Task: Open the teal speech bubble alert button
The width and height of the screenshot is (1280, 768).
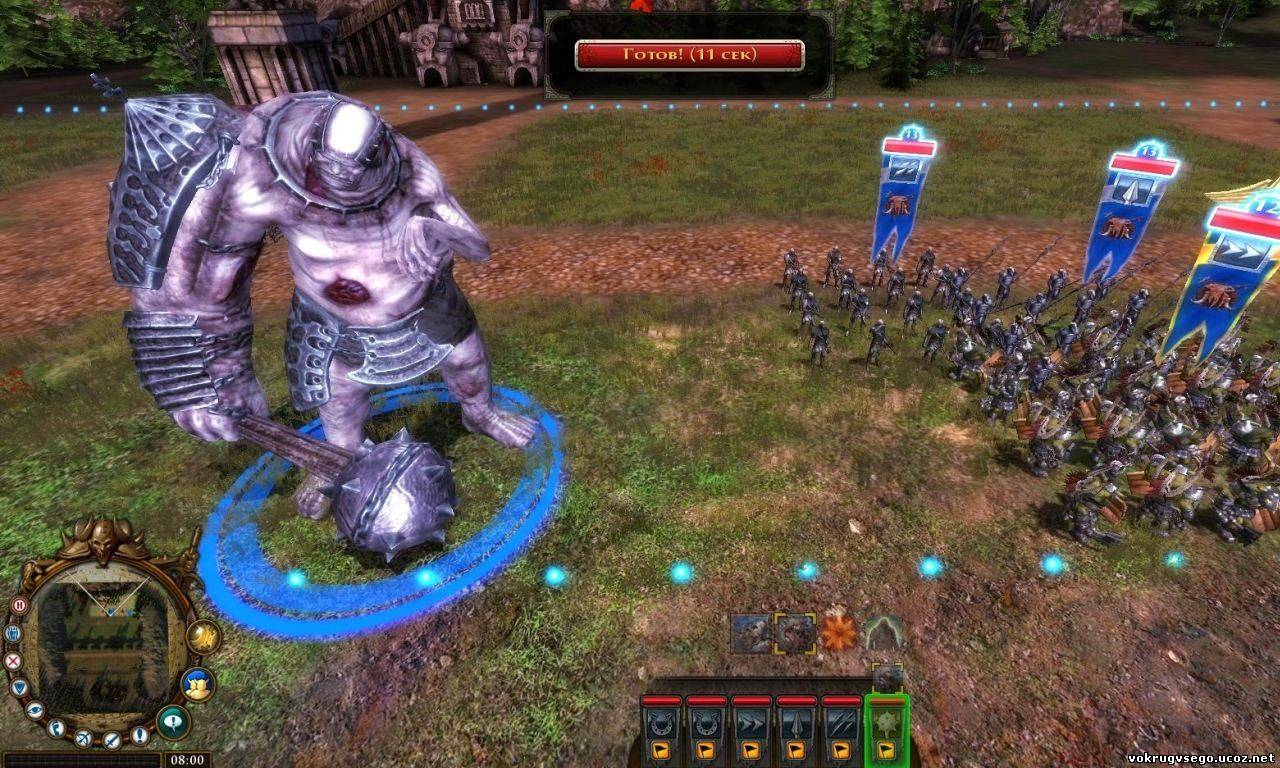Action: click(x=173, y=721)
